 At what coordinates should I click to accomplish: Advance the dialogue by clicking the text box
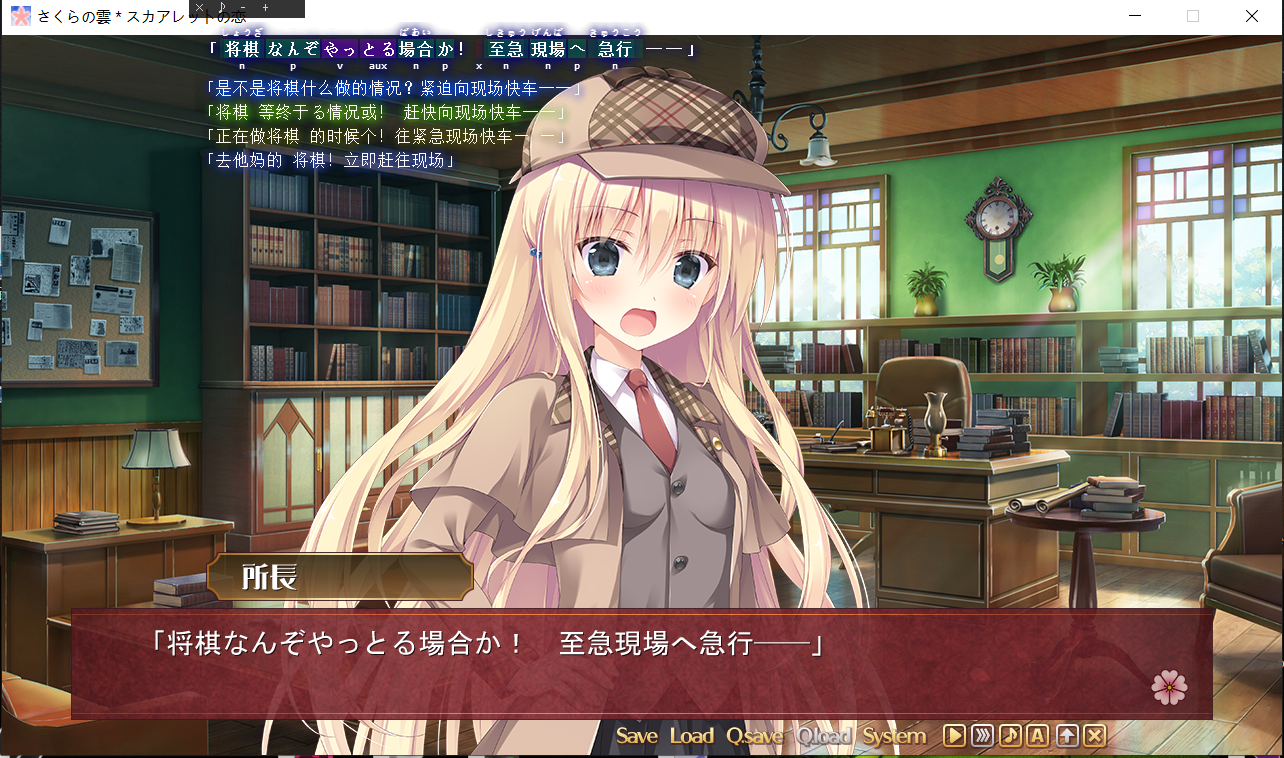[640, 663]
